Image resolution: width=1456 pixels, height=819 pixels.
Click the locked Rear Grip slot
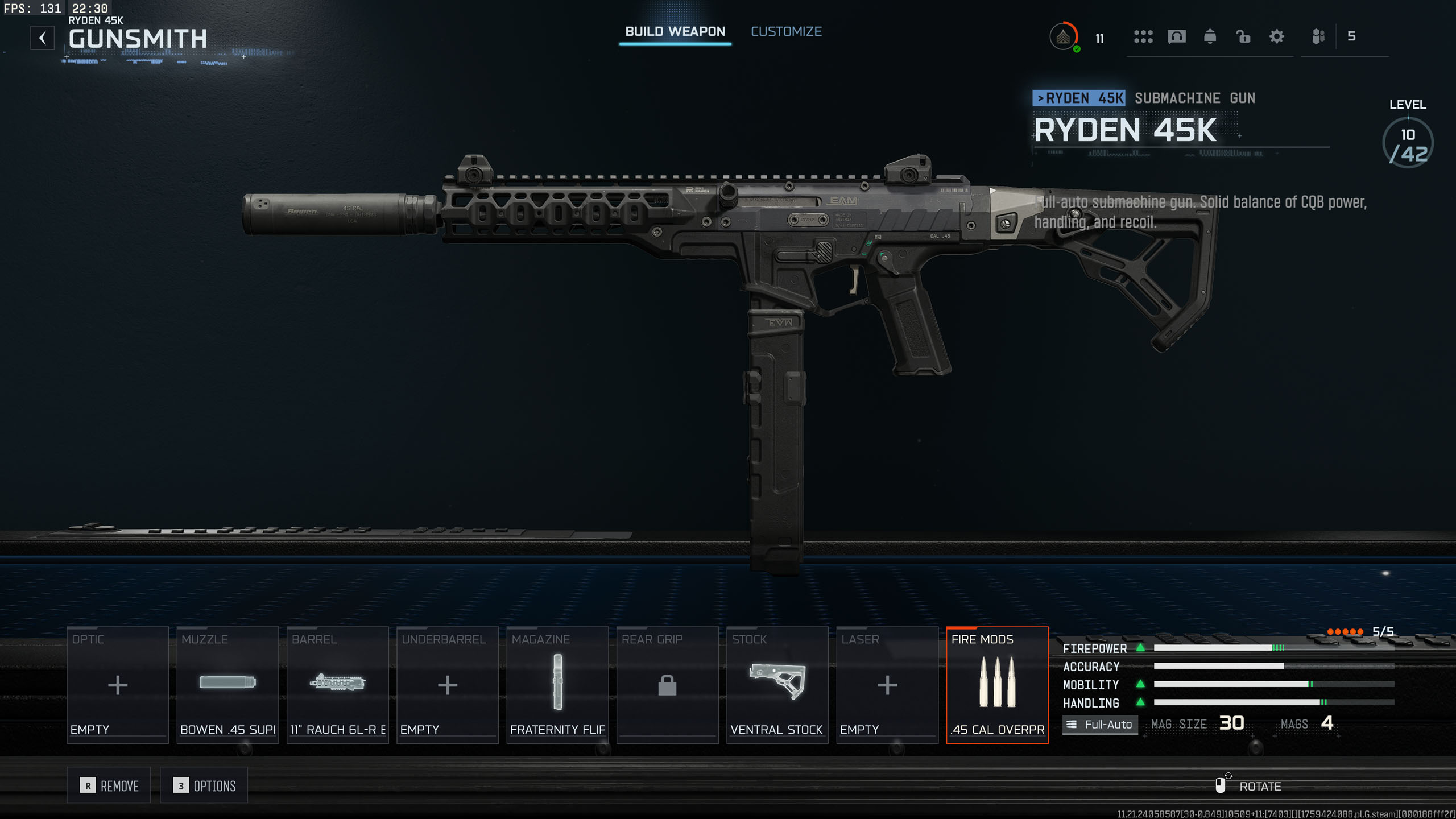pyautogui.click(x=667, y=685)
